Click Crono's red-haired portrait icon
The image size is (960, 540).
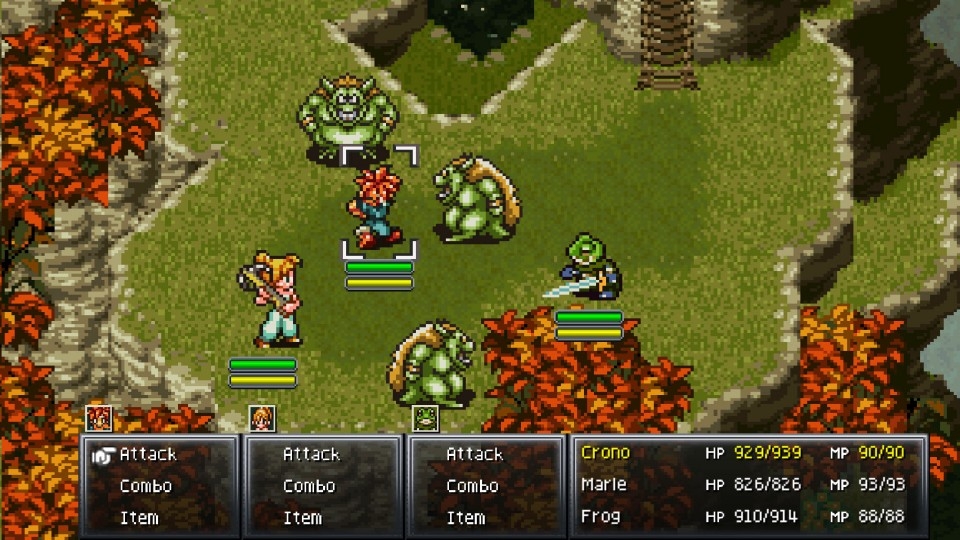(98, 418)
